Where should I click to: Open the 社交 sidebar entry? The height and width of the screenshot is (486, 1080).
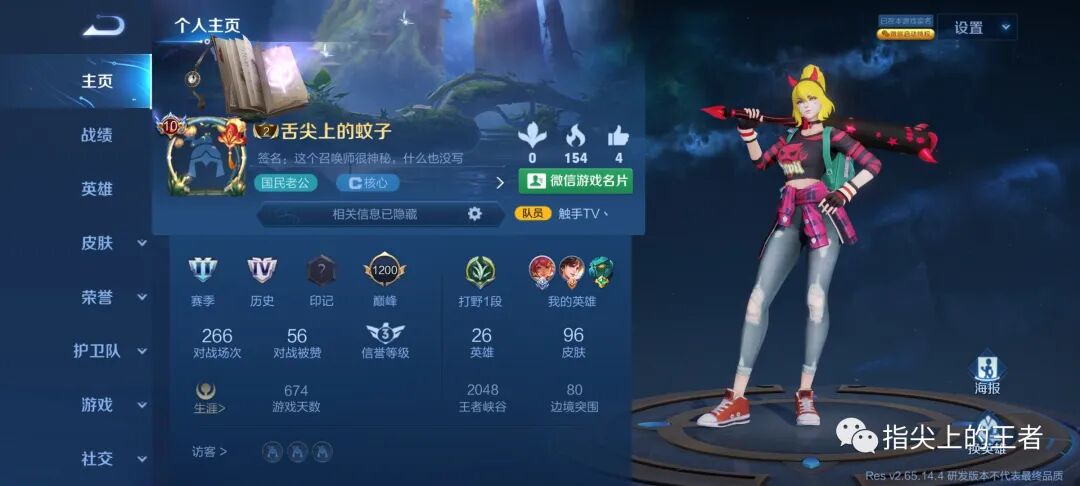[x=110, y=459]
